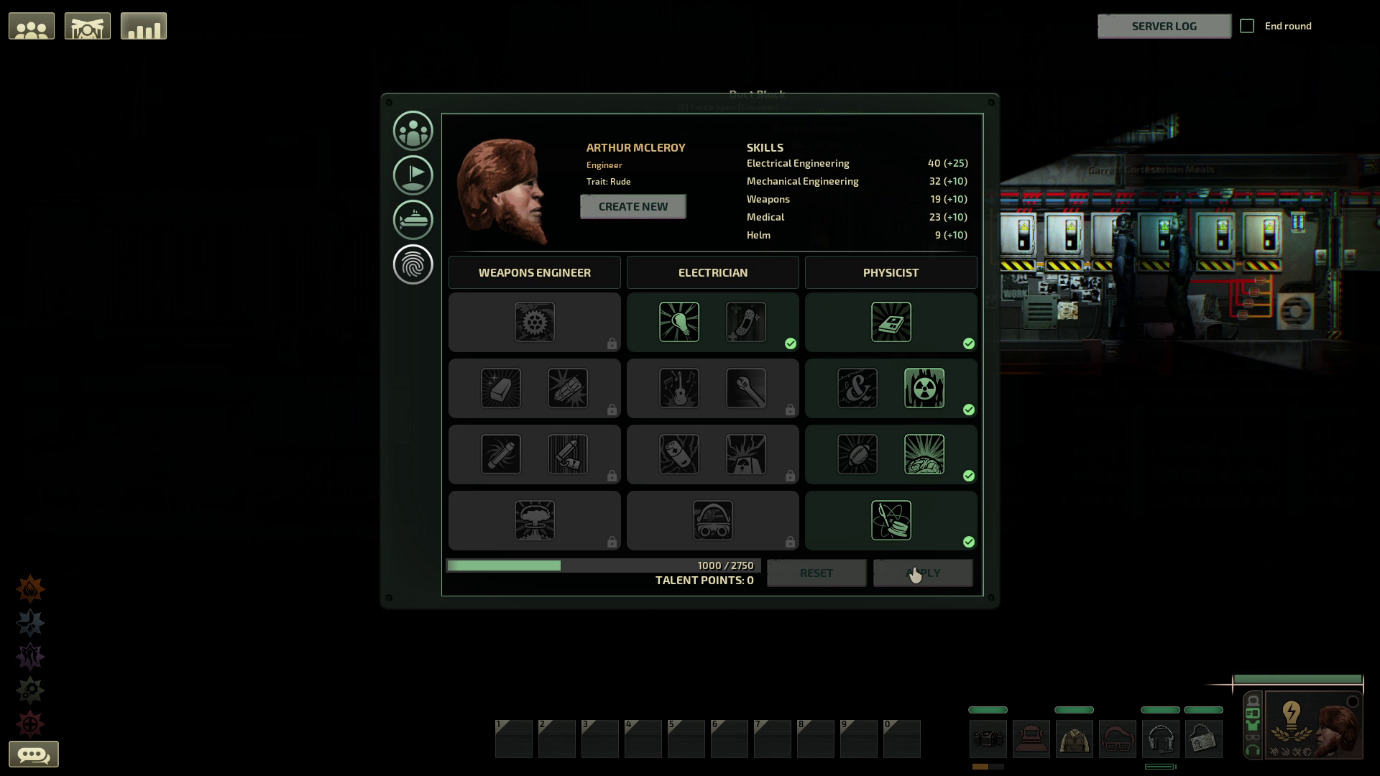
Task: Toggle the End round checkbox
Action: (x=1247, y=26)
